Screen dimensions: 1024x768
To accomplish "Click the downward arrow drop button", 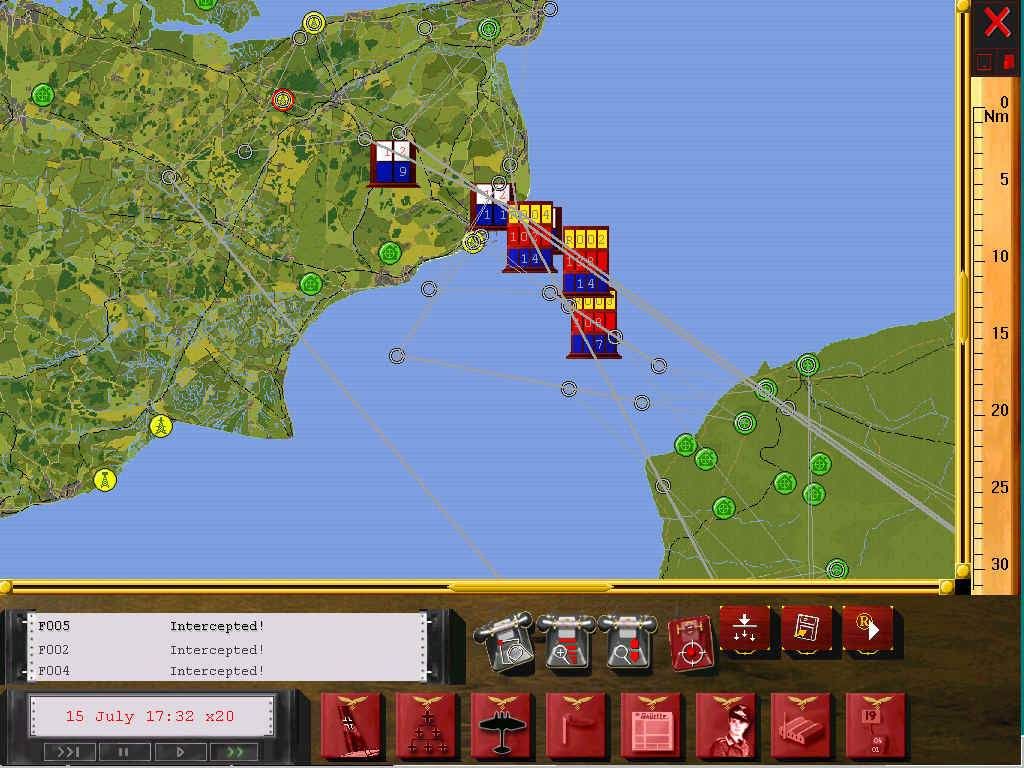I will (x=745, y=631).
